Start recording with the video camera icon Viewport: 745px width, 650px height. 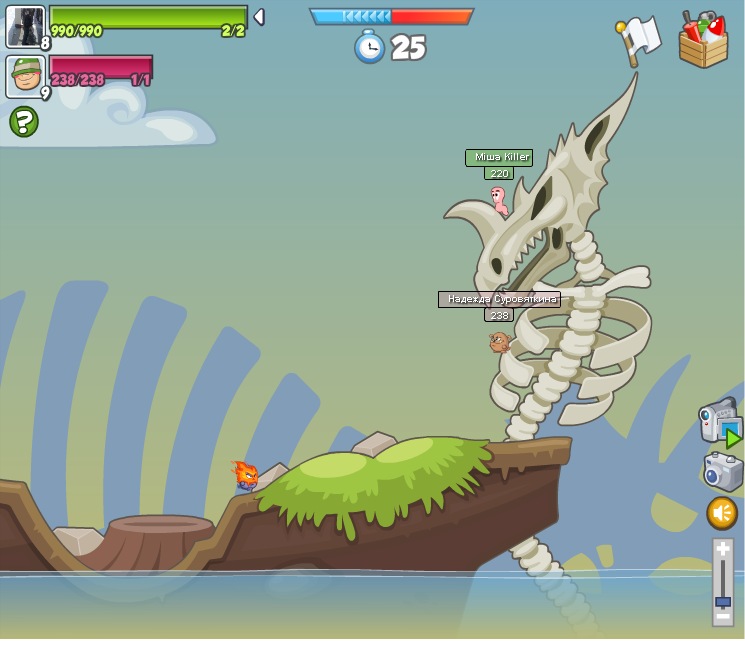click(719, 420)
